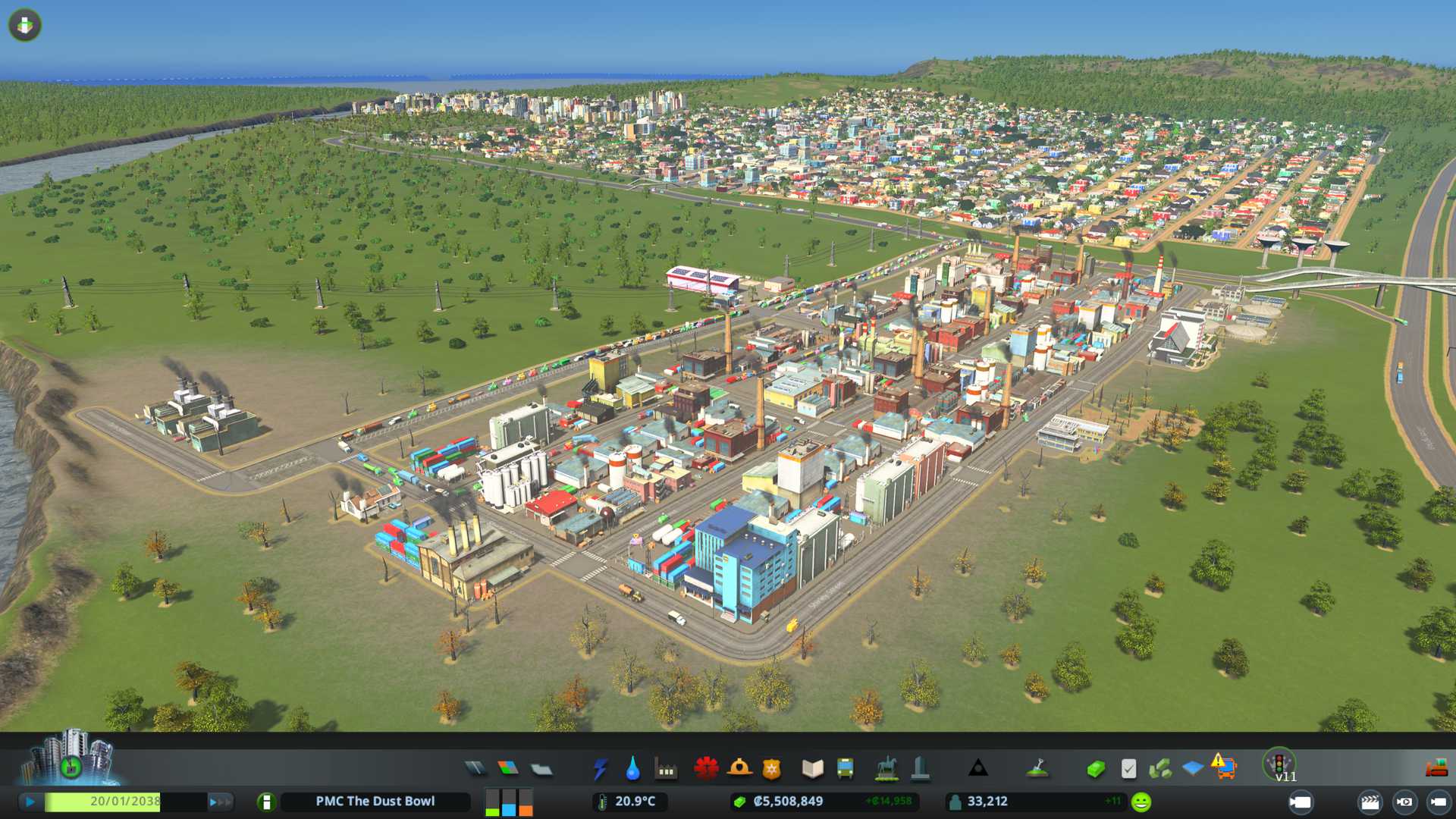Viewport: 1456px width, 819px height.
Task: Open Public Transport bus menu
Action: coord(845,769)
